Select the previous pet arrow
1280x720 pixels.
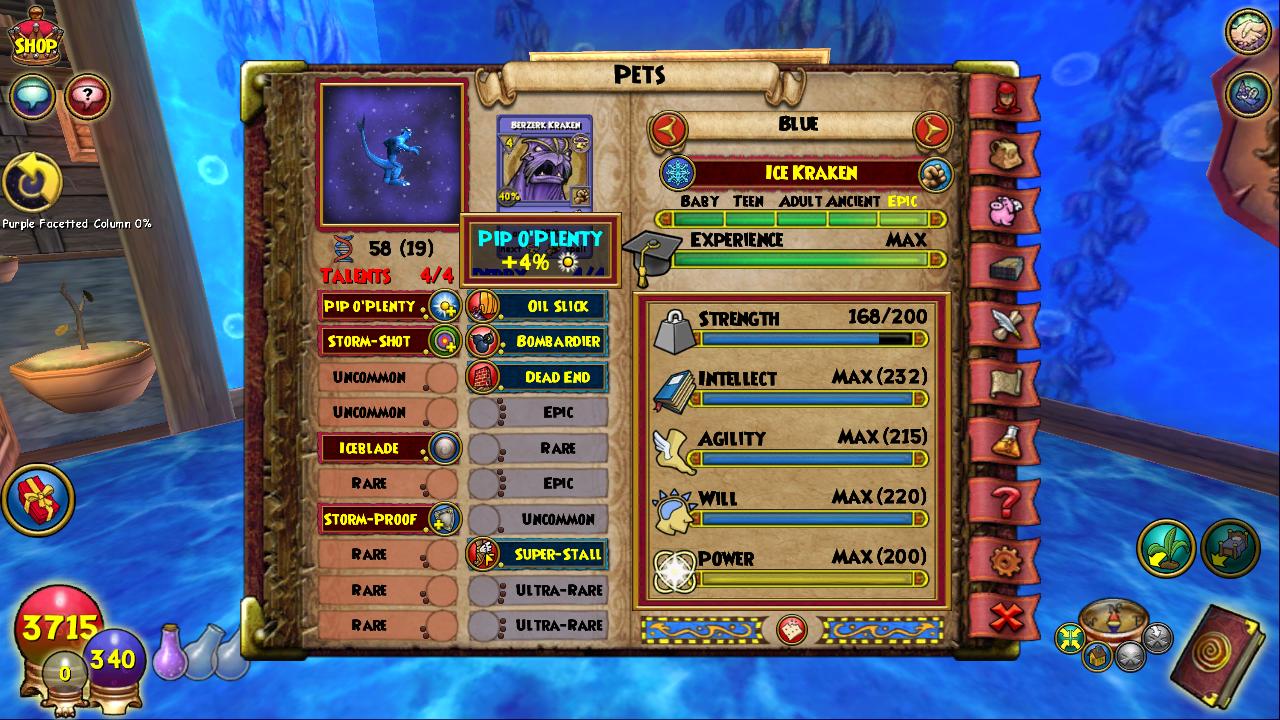[x=668, y=128]
